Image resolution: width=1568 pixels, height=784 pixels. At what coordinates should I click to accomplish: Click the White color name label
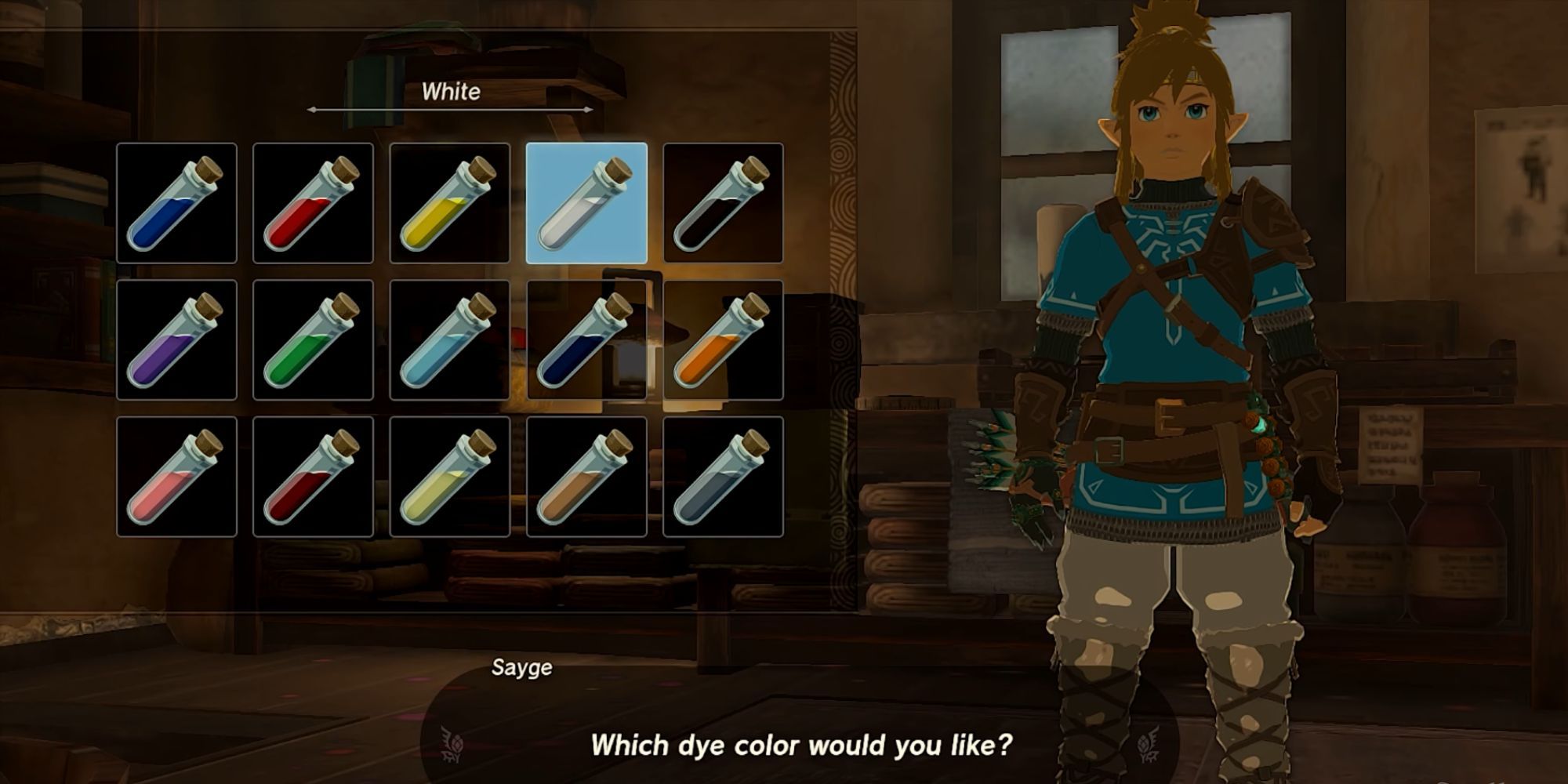click(x=452, y=93)
